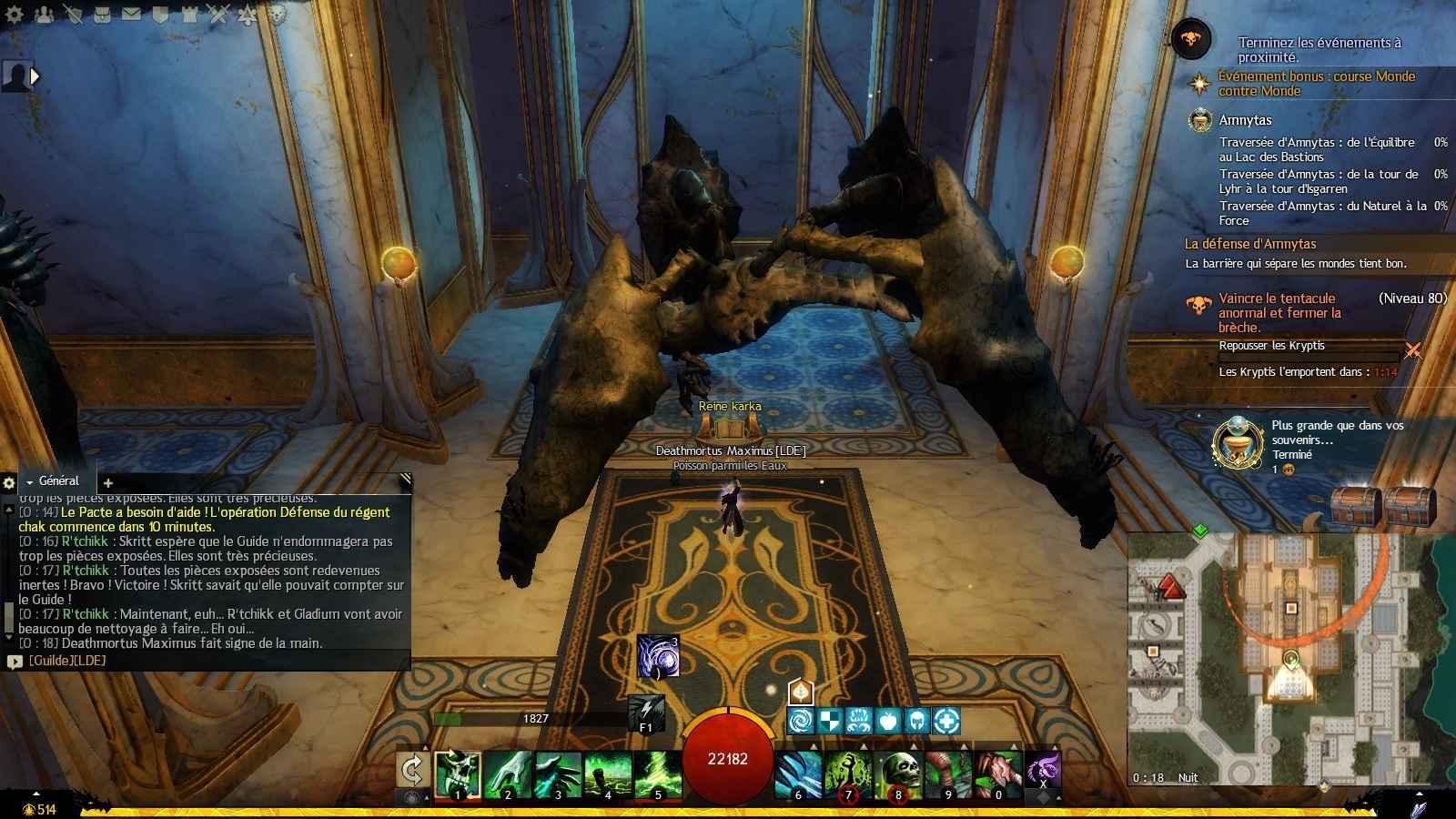Open the reward chest near the minimap

1356,503
